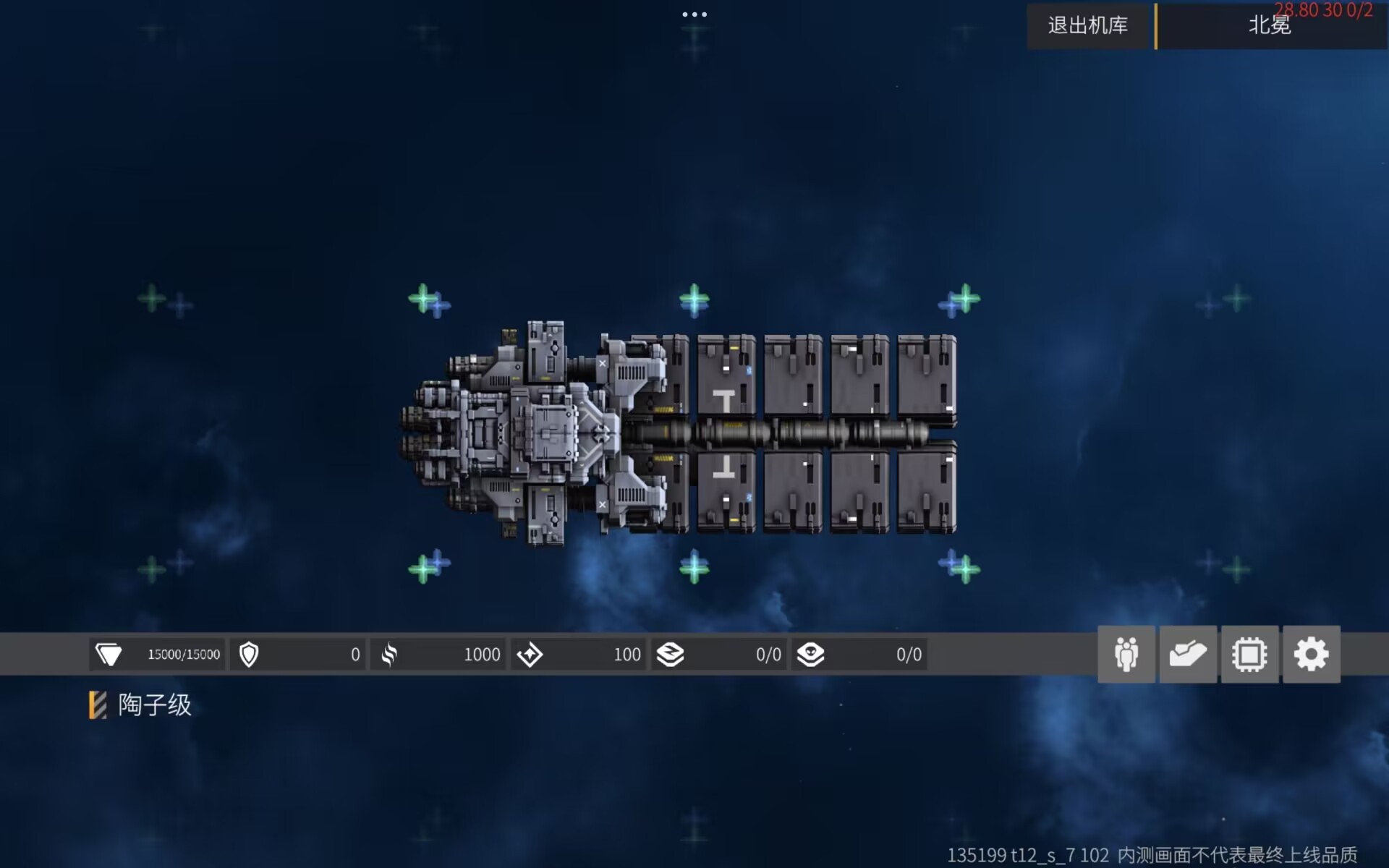Open the chip module icon button
The image size is (1389, 868).
point(1249,655)
